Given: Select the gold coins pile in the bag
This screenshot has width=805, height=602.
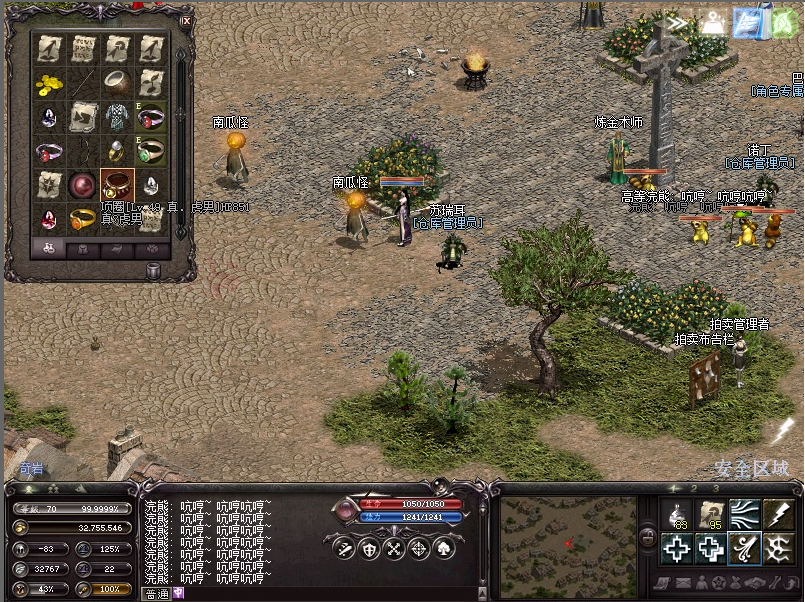Looking at the screenshot, I should (x=50, y=83).
